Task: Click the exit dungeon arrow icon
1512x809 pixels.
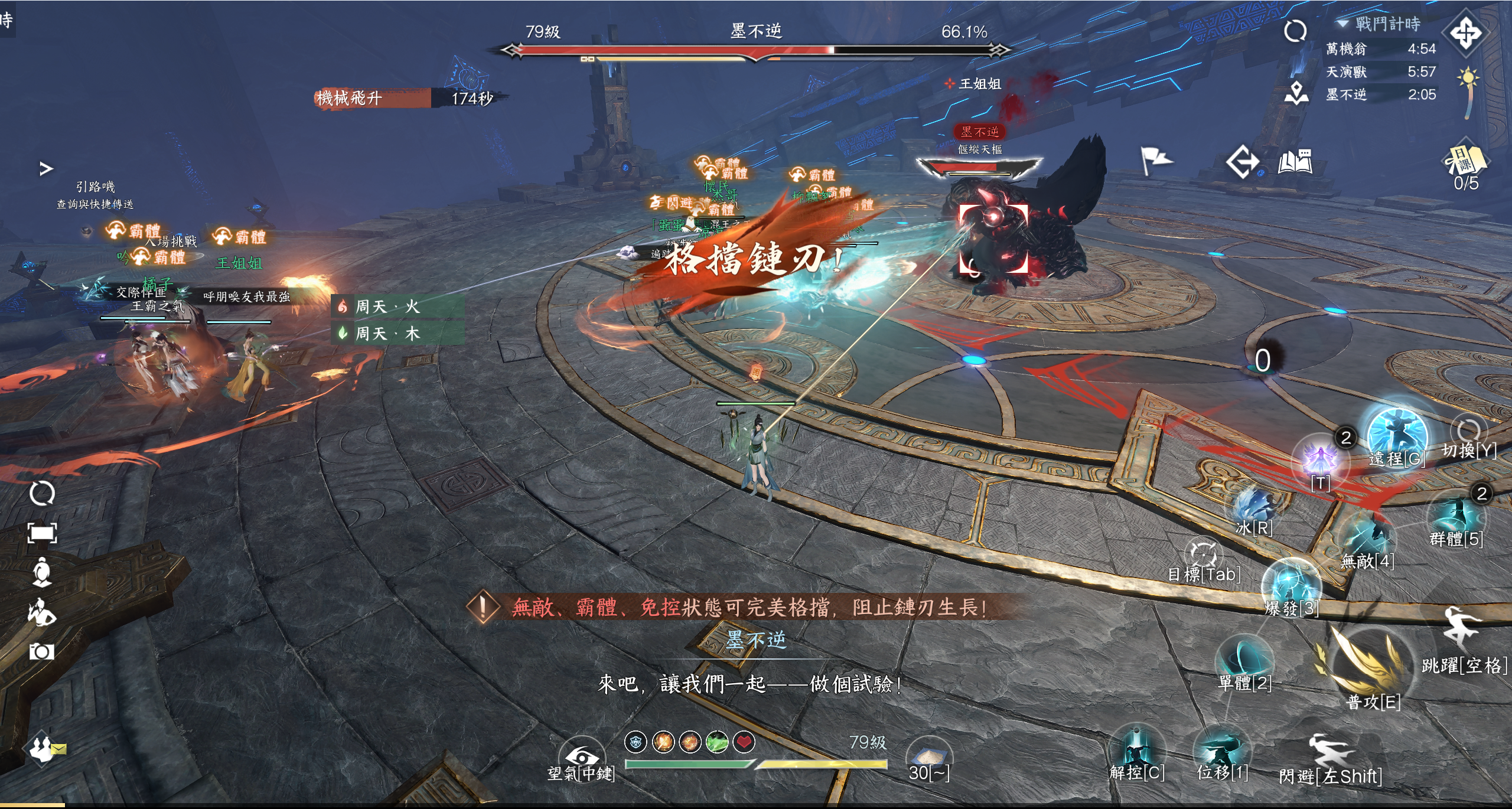Action: pyautogui.click(x=1241, y=161)
